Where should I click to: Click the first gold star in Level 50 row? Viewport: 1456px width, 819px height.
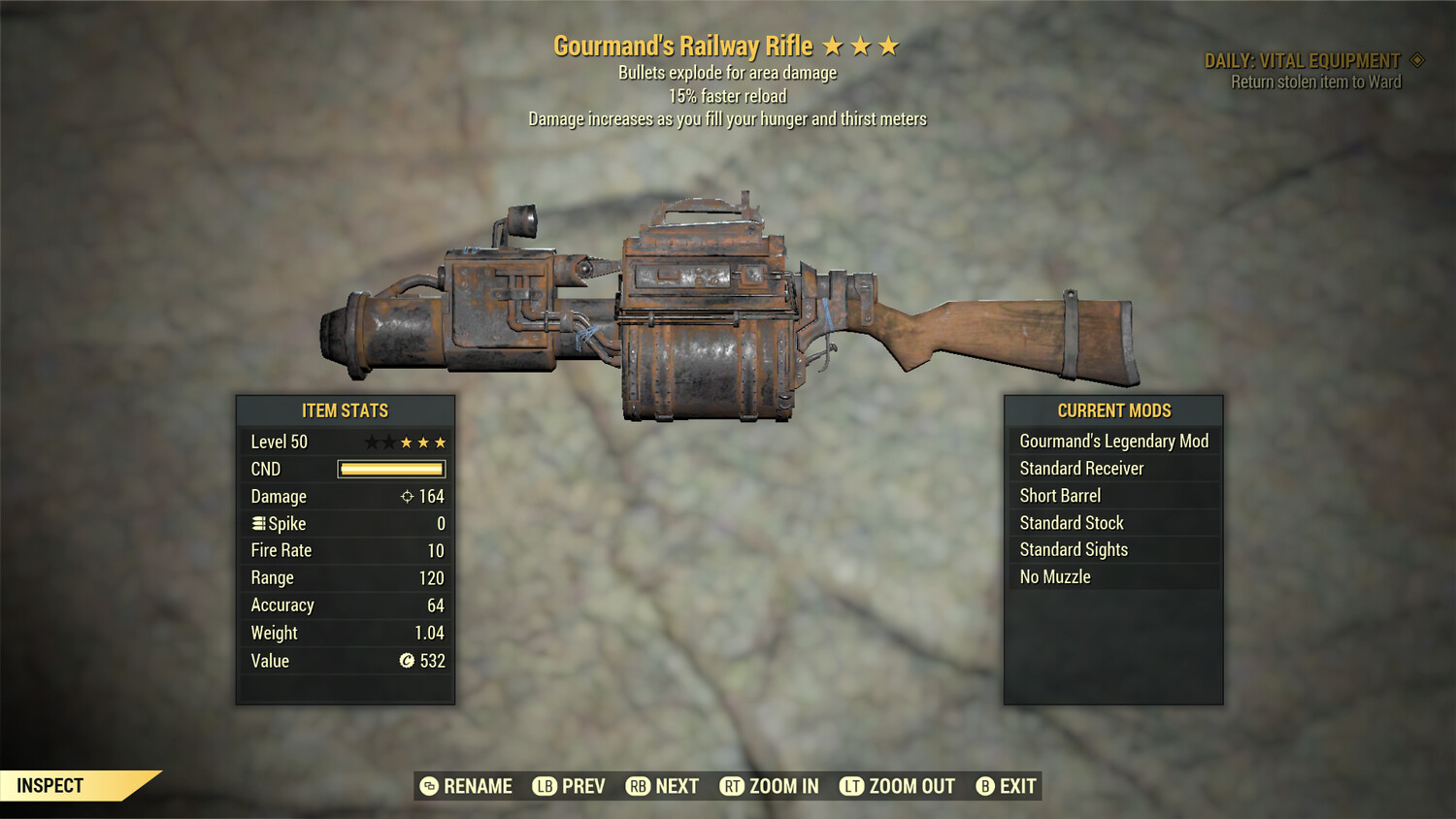(404, 442)
